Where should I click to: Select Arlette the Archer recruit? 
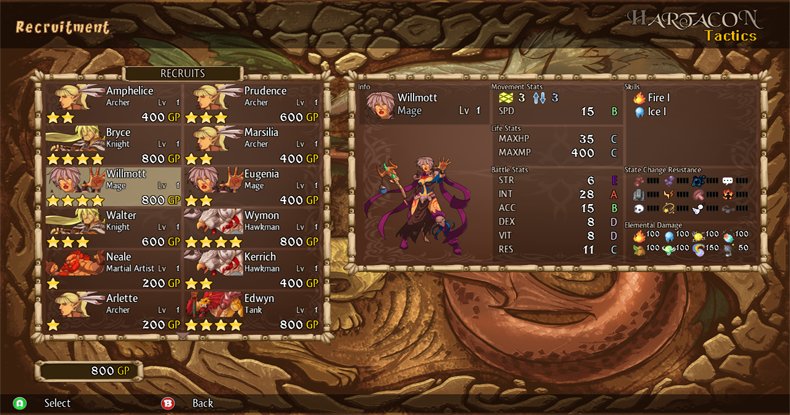coord(114,310)
